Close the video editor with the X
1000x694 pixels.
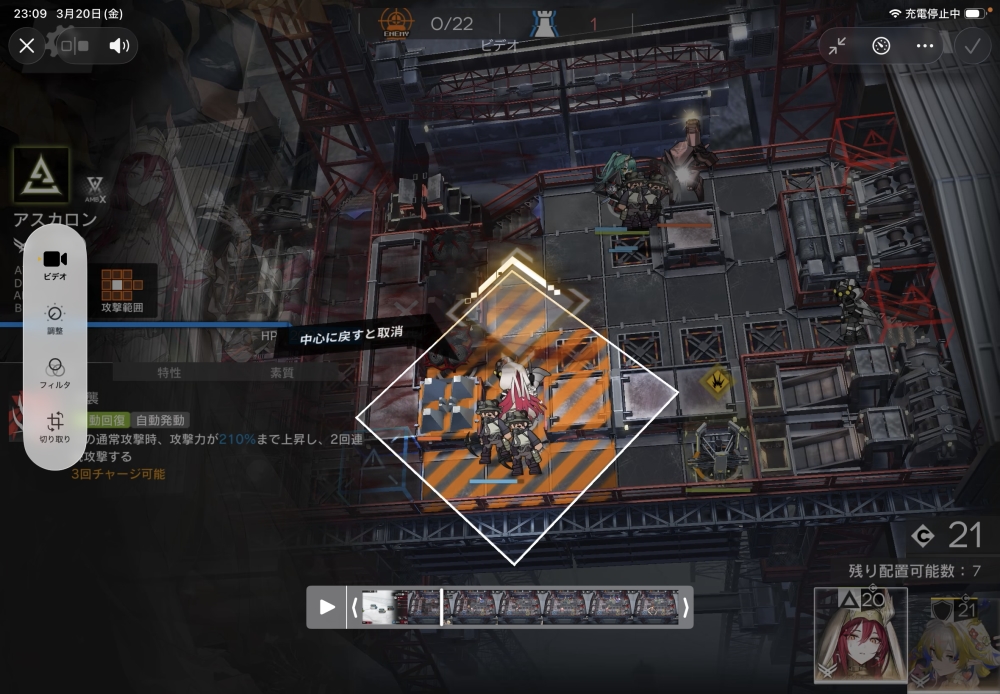27,45
